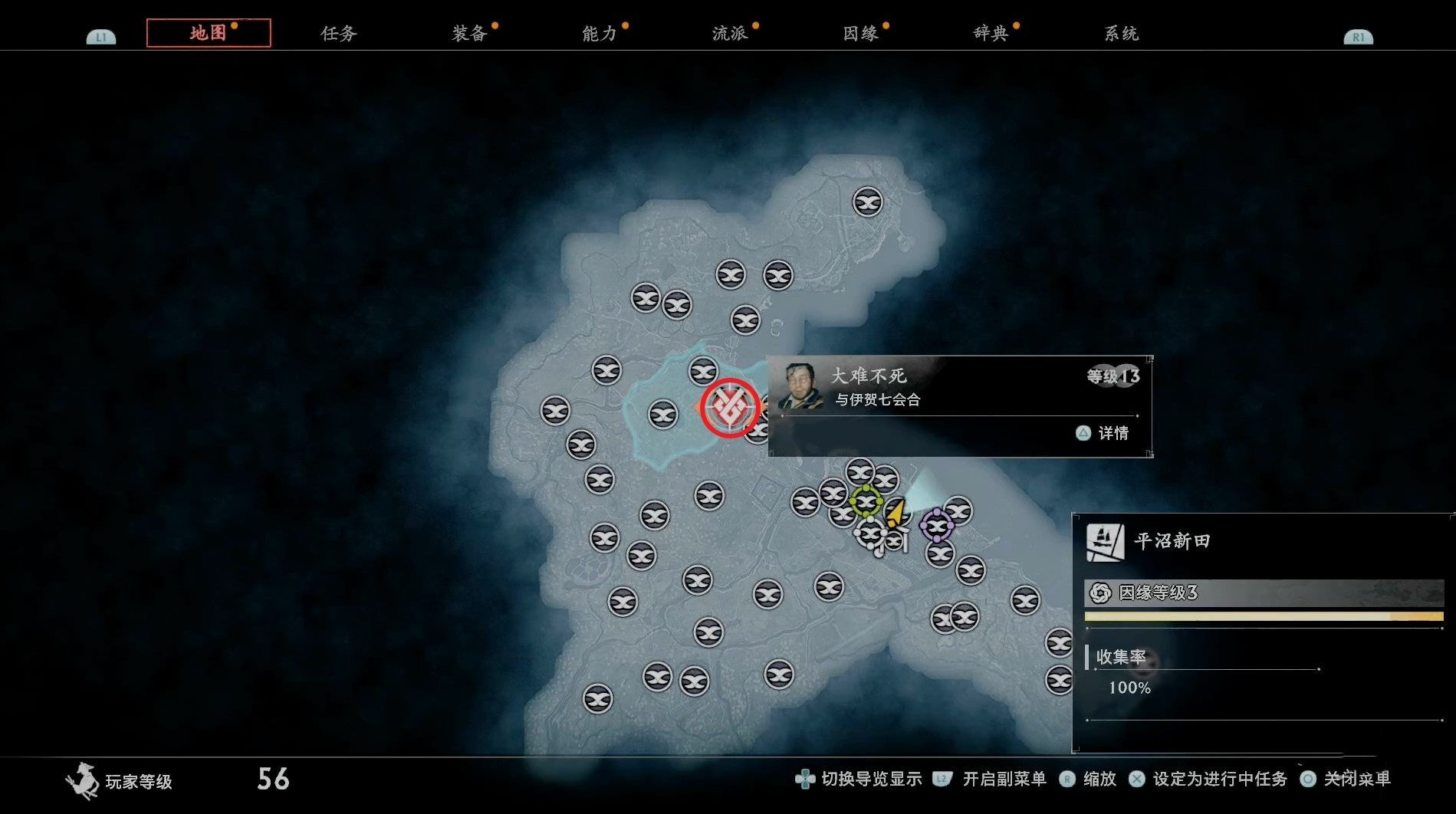Go to the 能力 abilities tab
This screenshot has height=814, width=1456.
[x=599, y=34]
